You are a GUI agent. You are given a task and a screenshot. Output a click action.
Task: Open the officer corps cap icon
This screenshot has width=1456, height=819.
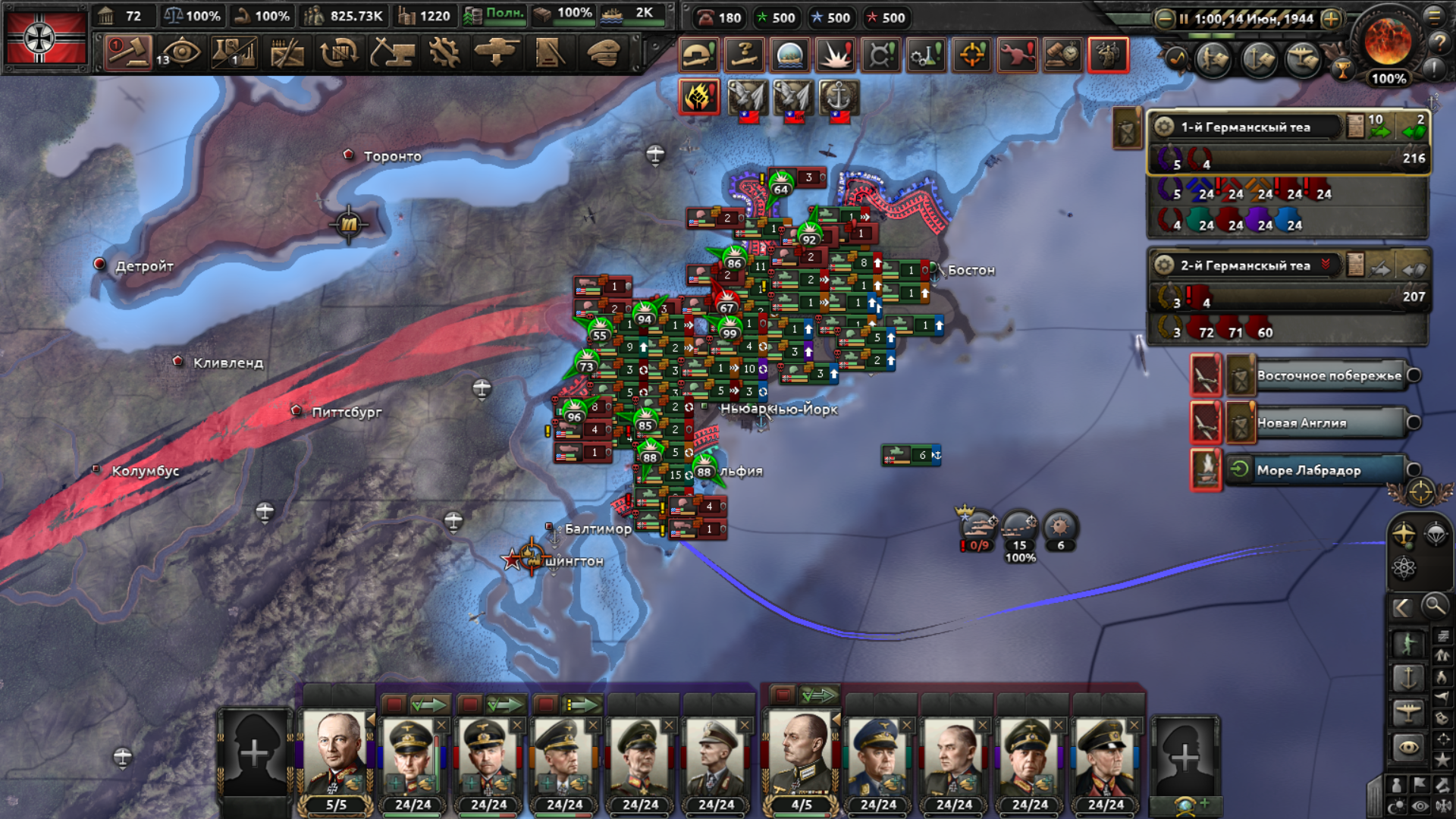point(604,53)
